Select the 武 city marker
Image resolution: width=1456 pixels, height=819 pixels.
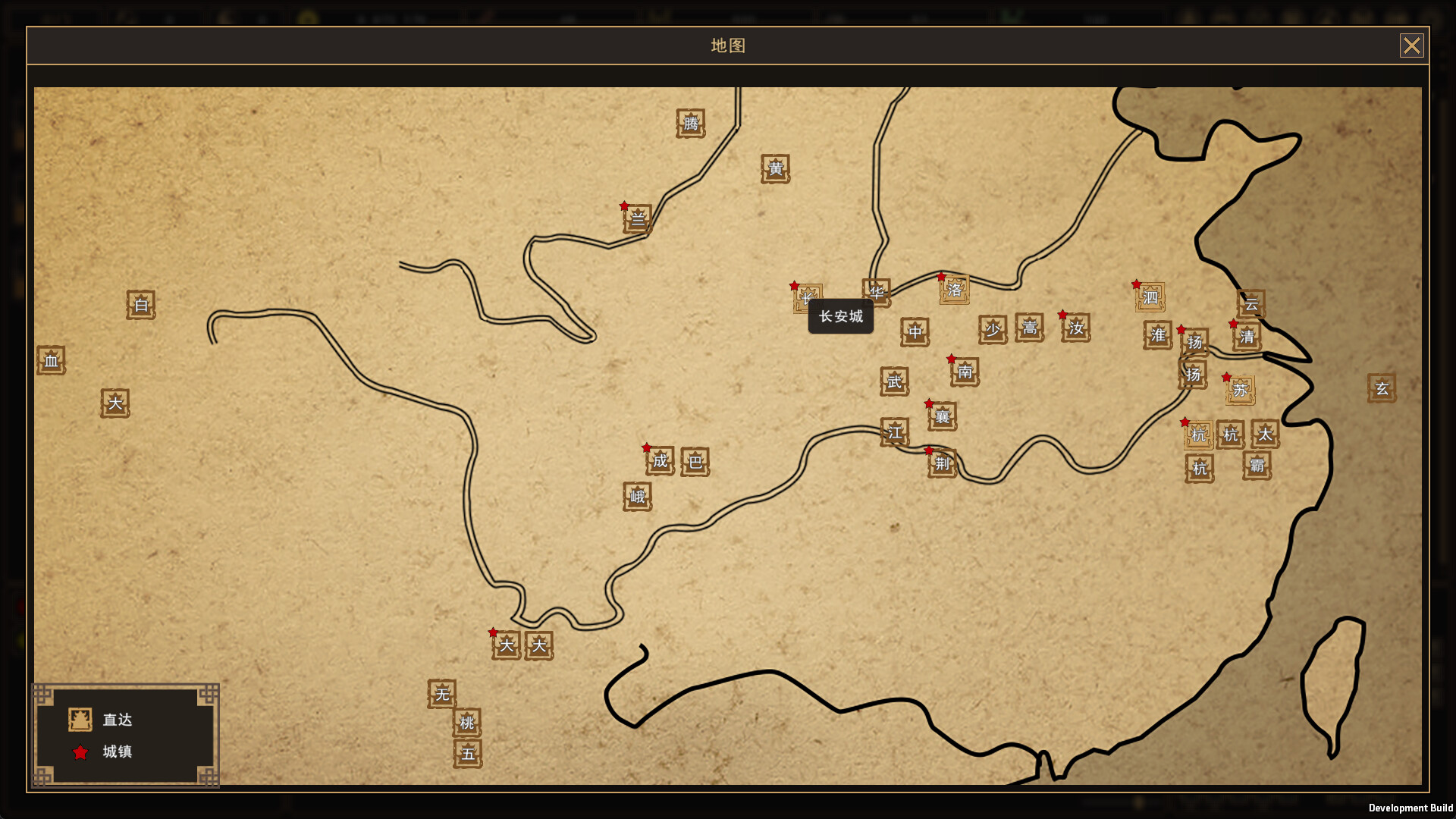pyautogui.click(x=893, y=383)
